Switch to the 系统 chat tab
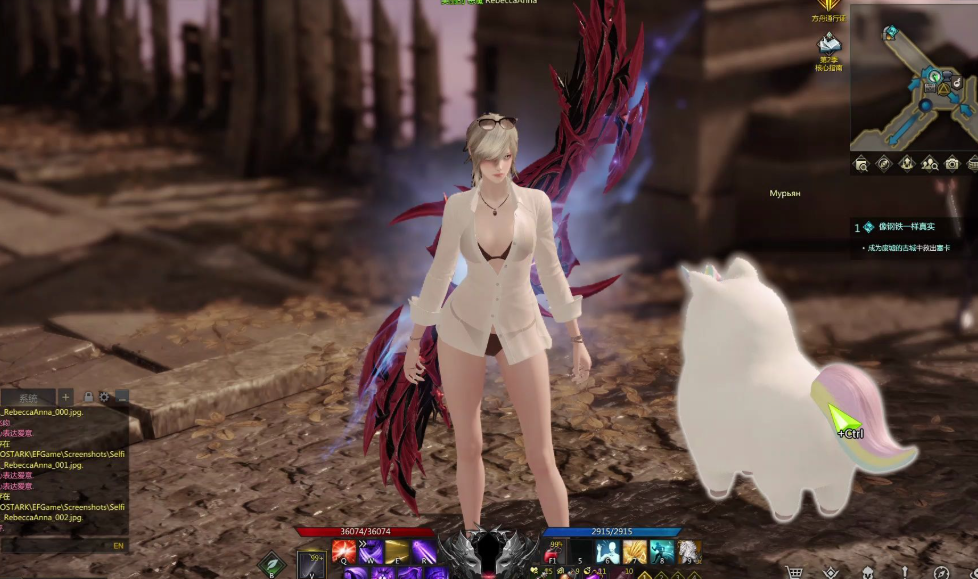Screen dimensions: 978x579 point(28,397)
